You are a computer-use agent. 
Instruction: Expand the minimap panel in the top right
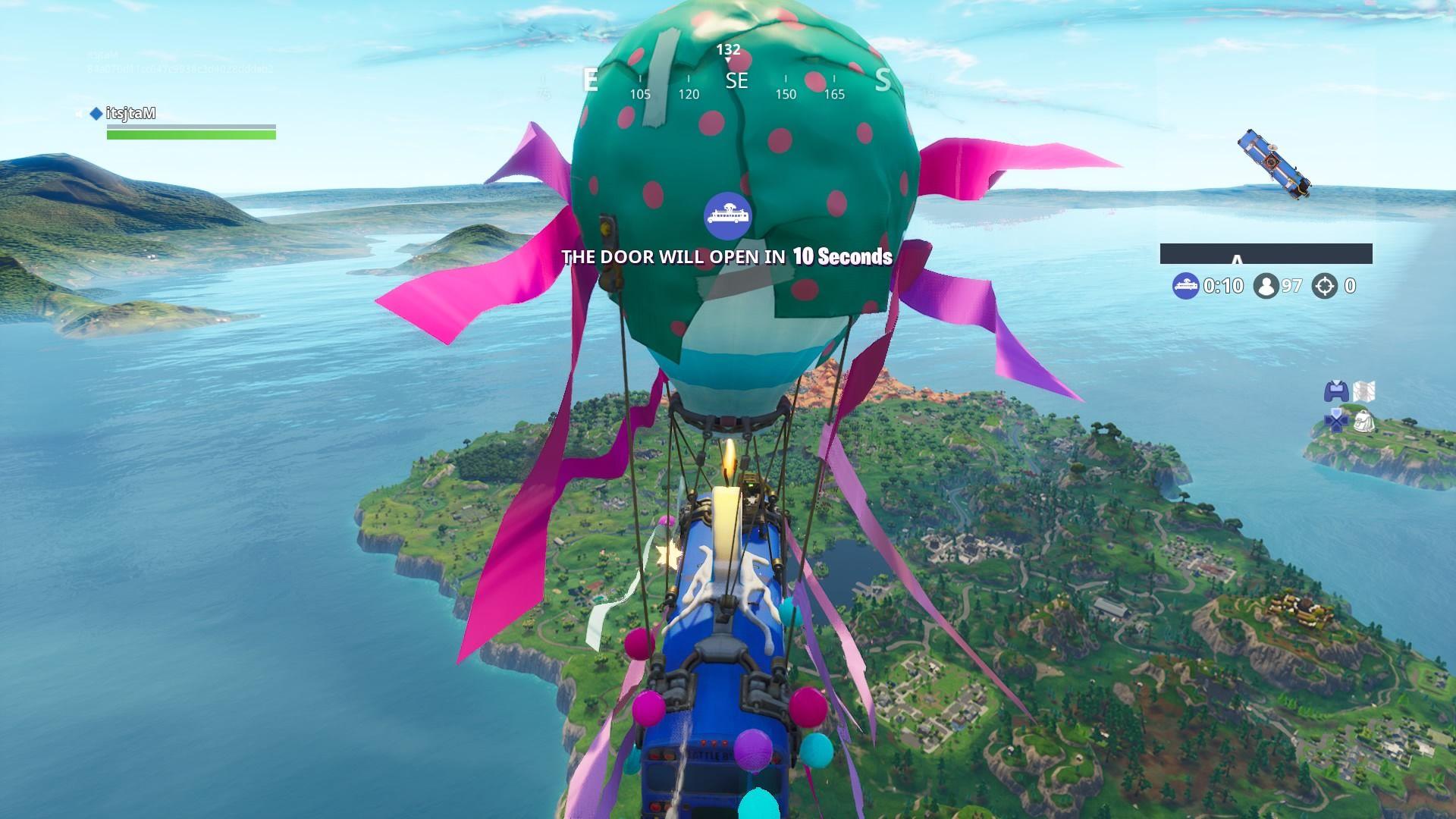coord(1266,253)
